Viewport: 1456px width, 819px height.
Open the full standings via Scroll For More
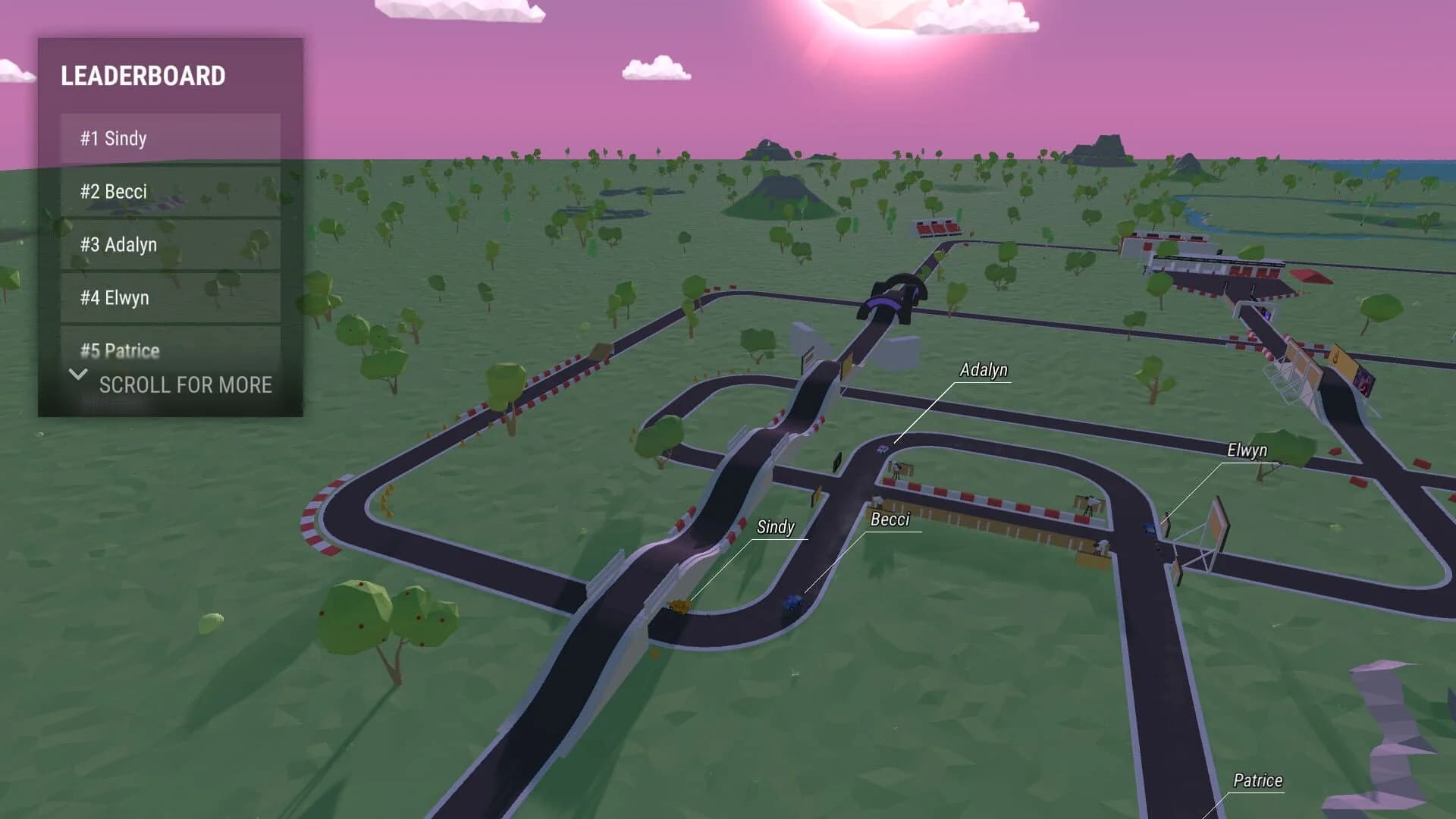coord(185,386)
